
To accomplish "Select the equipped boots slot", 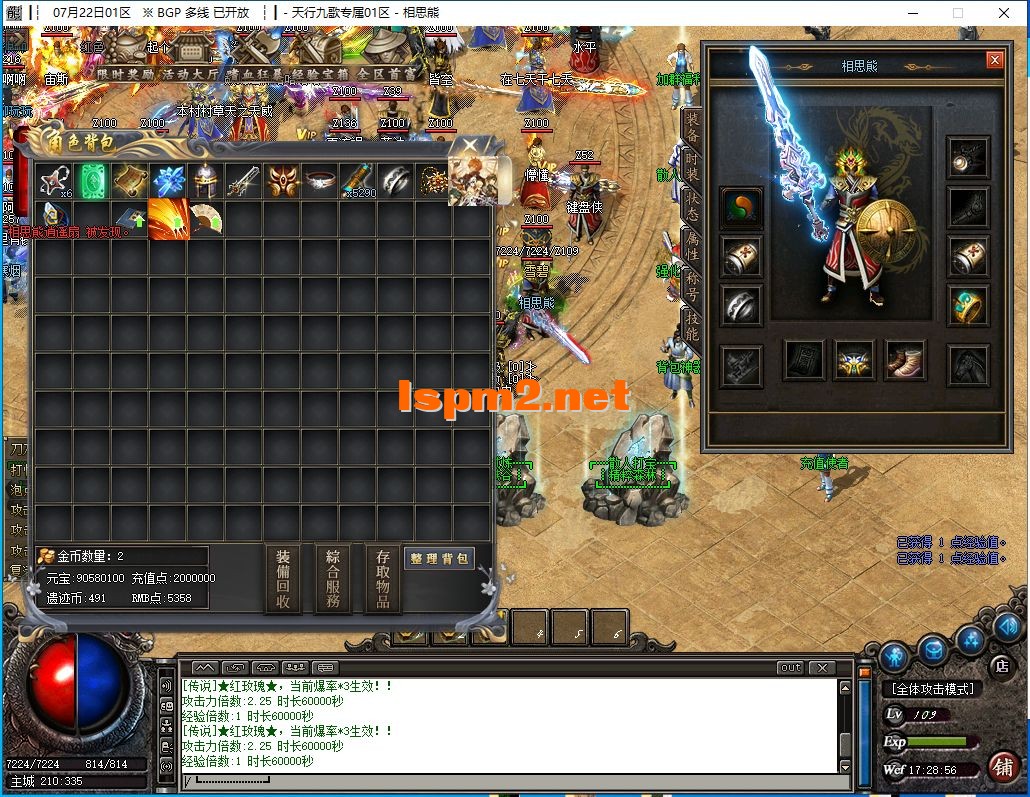I will [904, 360].
